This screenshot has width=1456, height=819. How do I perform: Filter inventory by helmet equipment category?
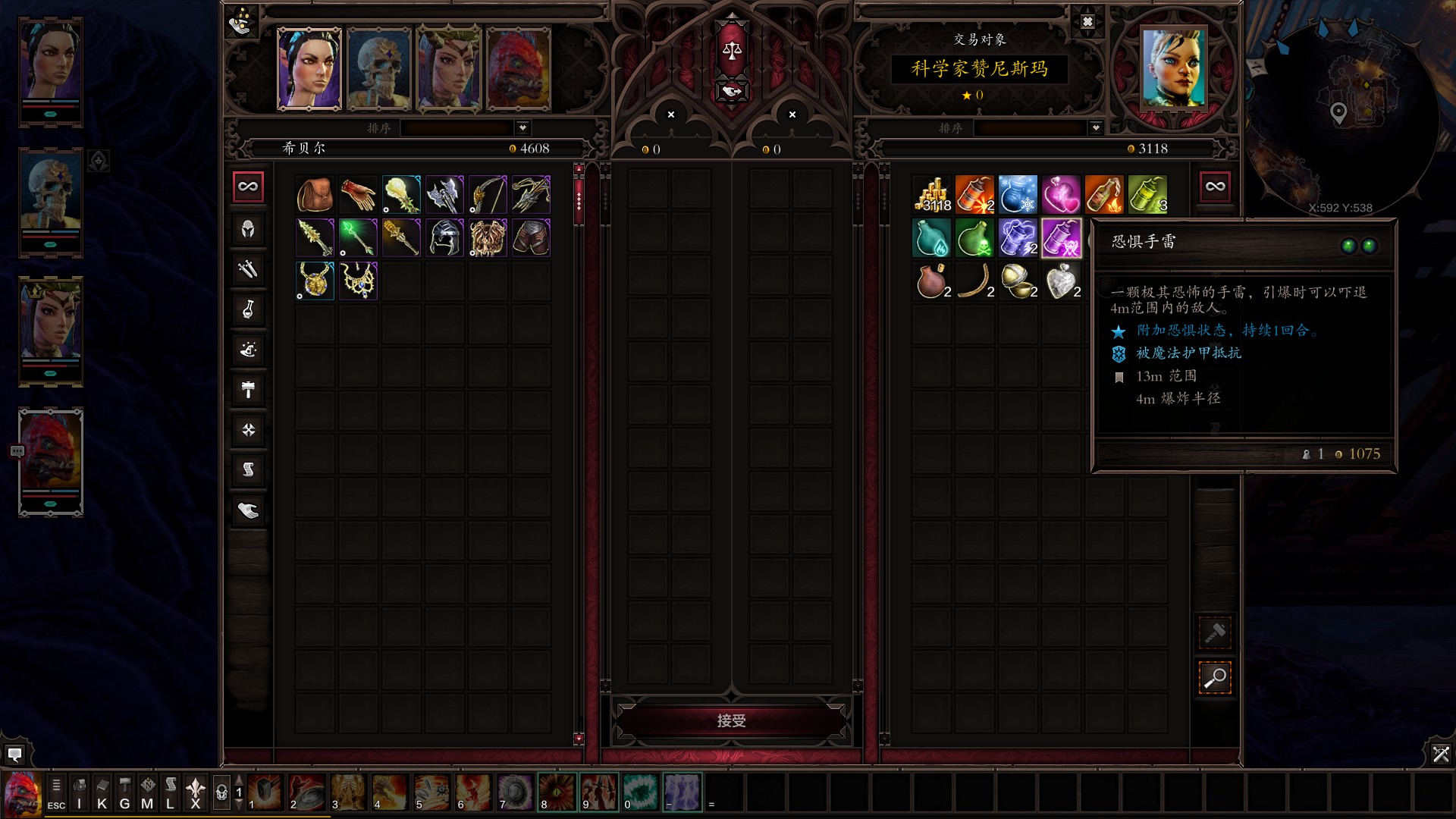pyautogui.click(x=248, y=228)
